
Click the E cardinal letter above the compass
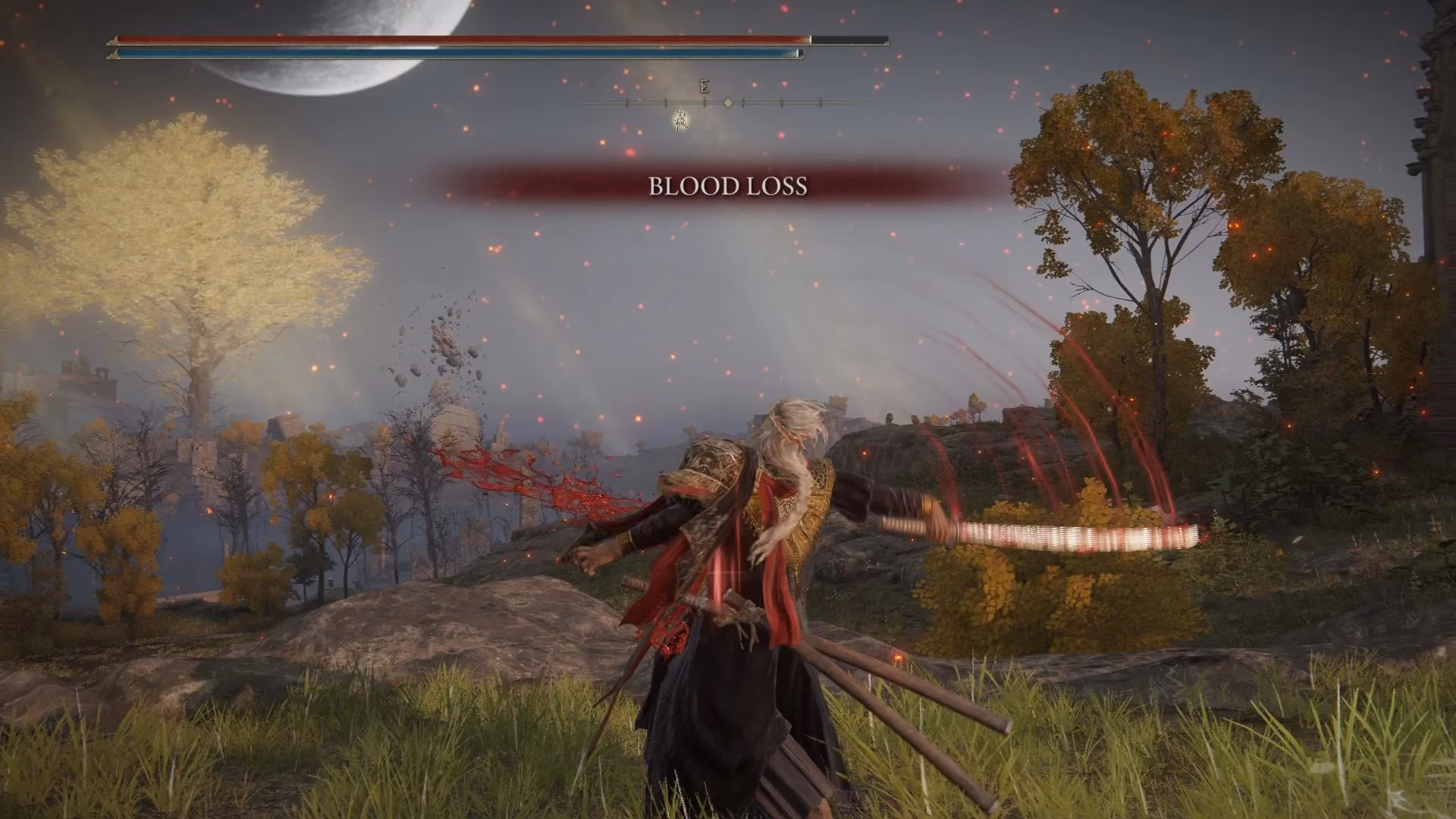[x=704, y=86]
